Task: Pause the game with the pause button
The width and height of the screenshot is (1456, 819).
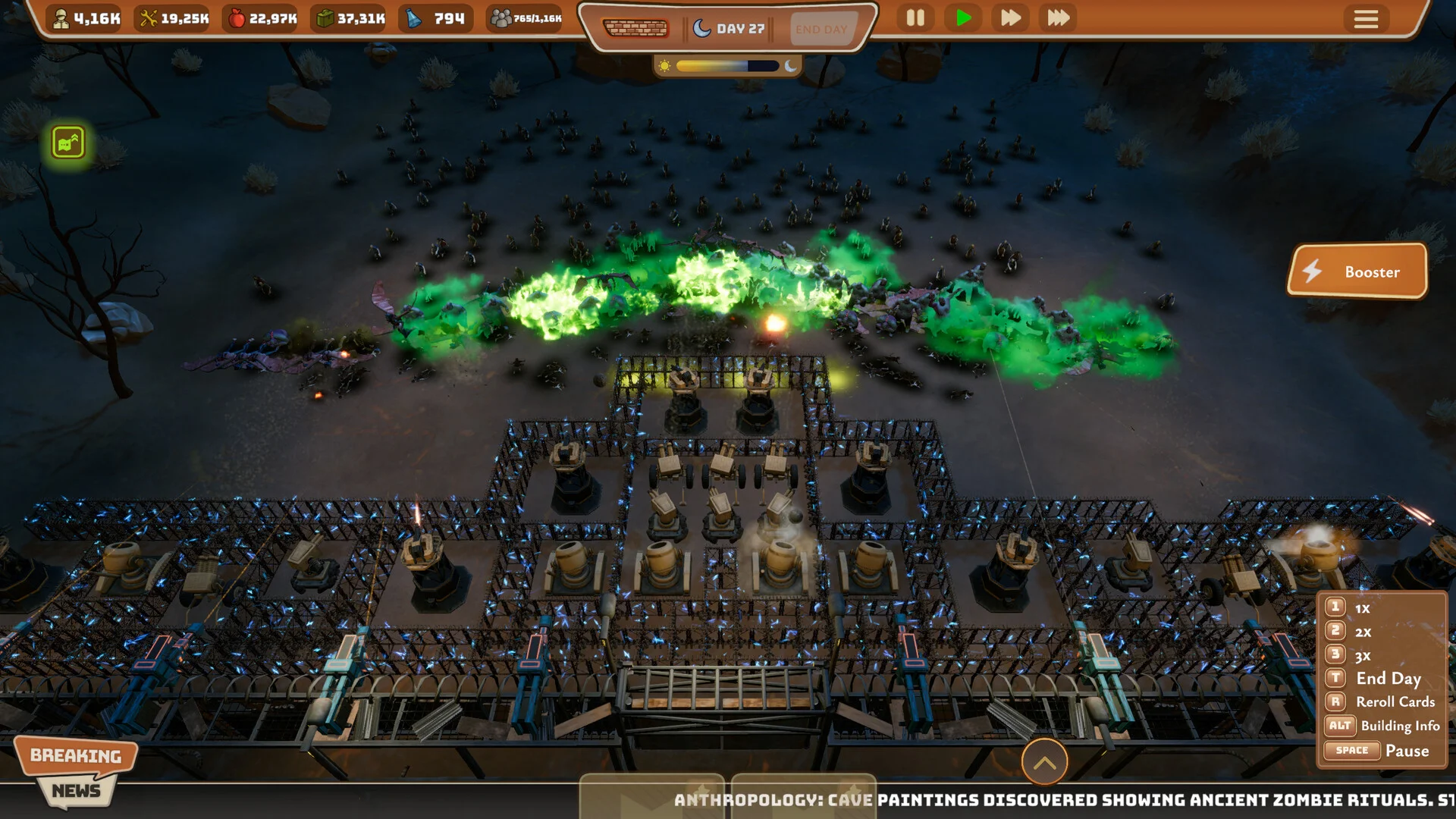Action: click(x=915, y=18)
